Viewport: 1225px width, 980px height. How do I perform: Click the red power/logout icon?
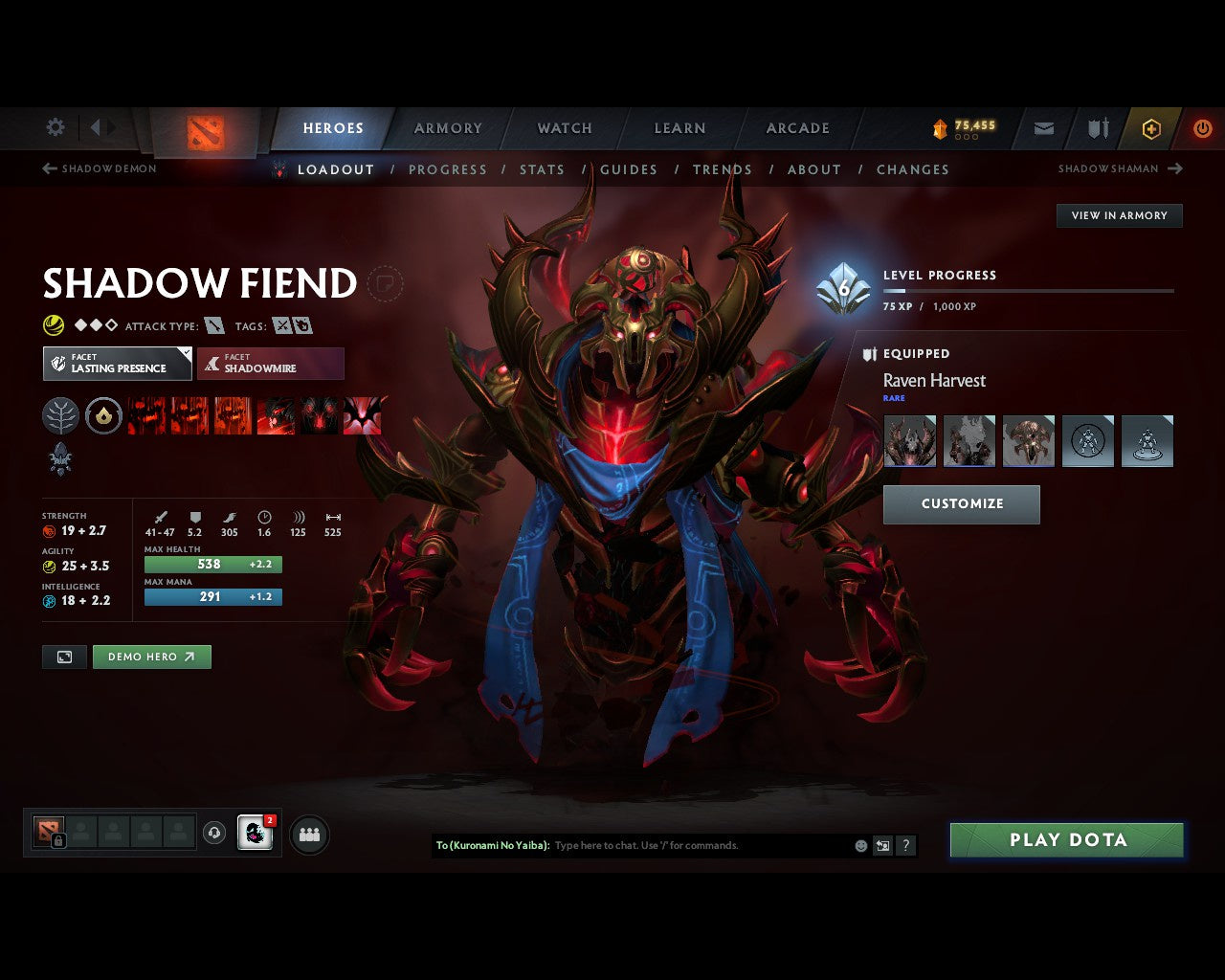pyautogui.click(x=1202, y=128)
